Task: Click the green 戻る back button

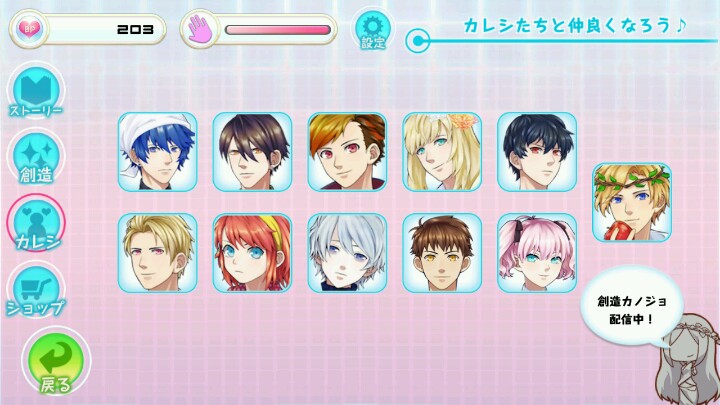Action: pyautogui.click(x=55, y=363)
